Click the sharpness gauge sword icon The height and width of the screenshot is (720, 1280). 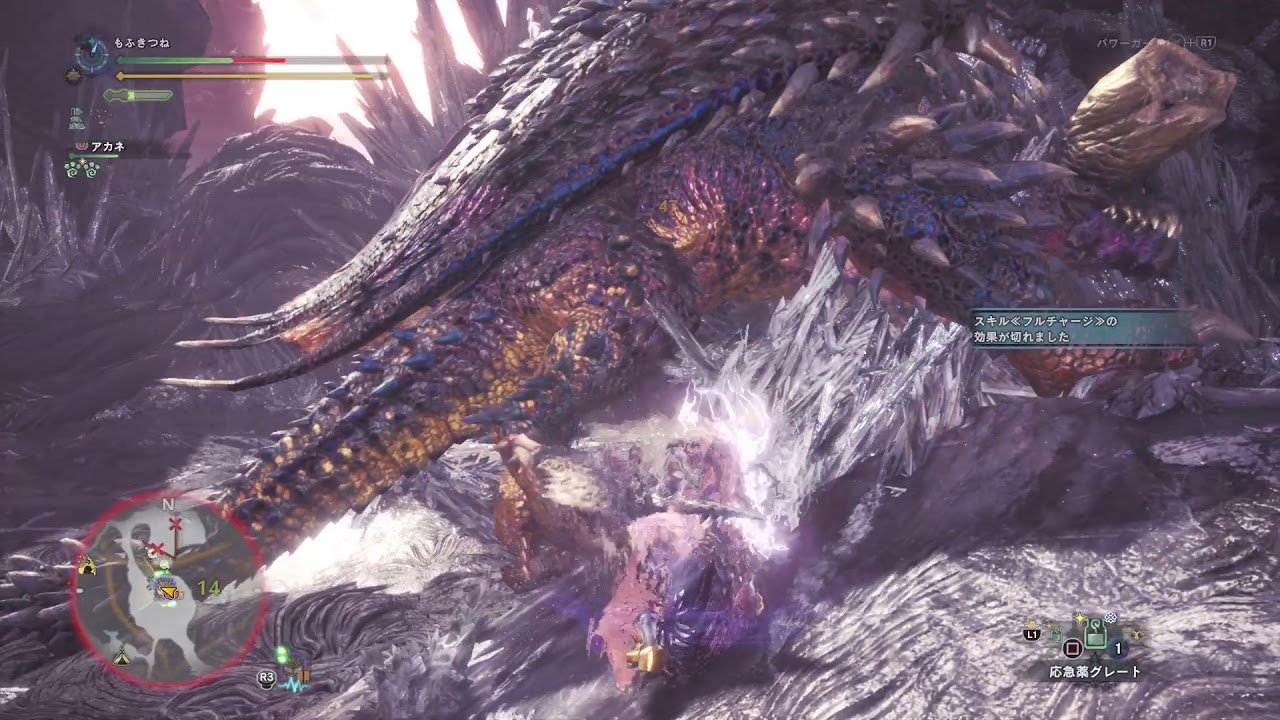[x=137, y=95]
